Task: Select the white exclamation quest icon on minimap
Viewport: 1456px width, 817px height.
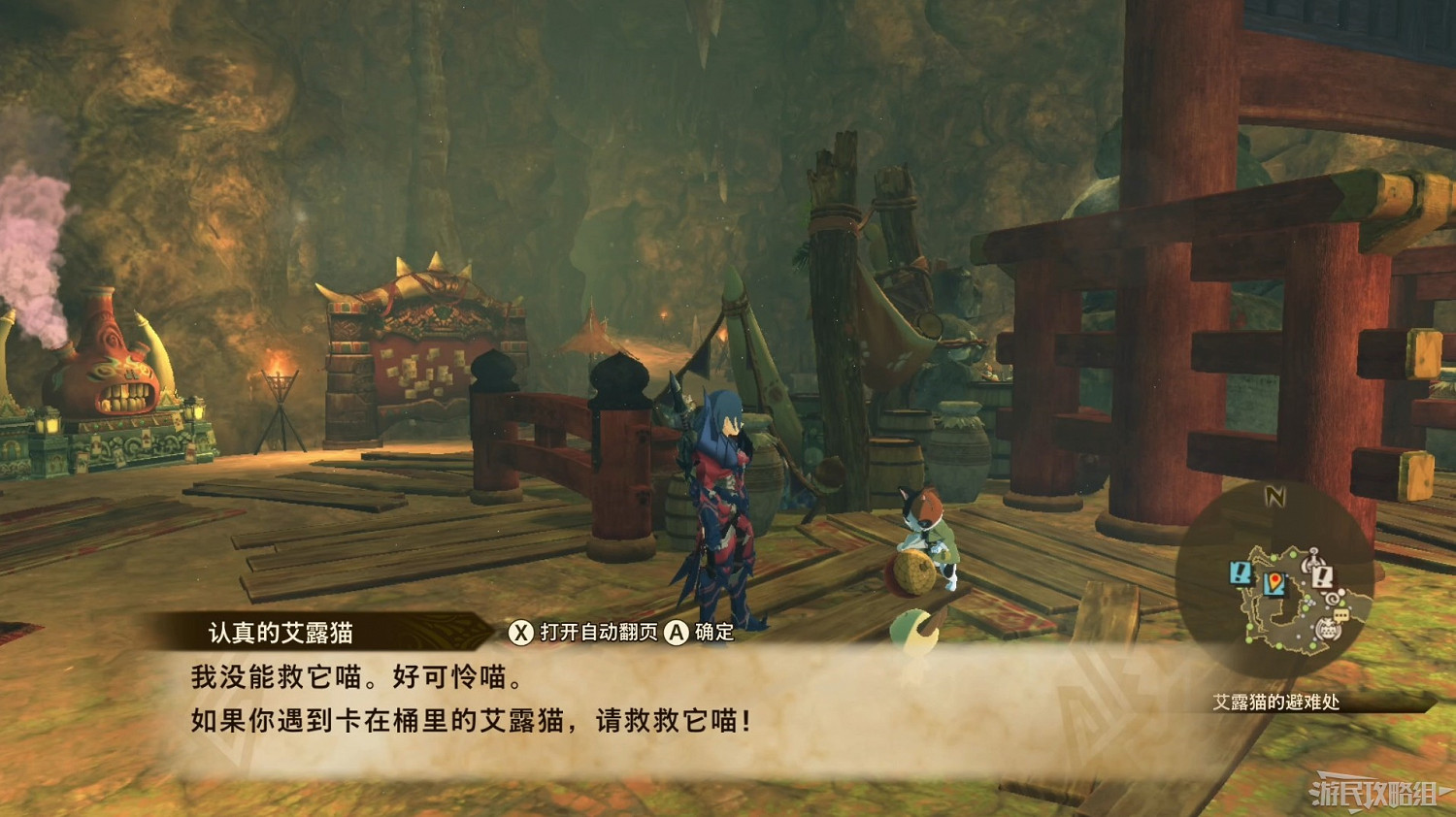Action: coord(1322,577)
